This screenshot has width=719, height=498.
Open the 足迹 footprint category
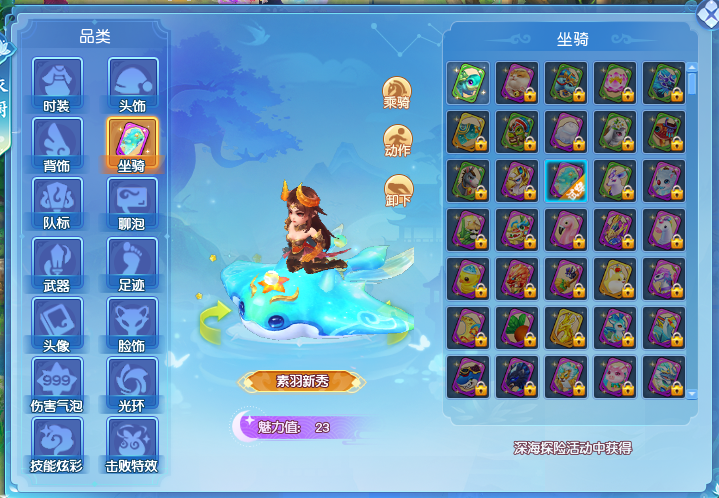133,263
